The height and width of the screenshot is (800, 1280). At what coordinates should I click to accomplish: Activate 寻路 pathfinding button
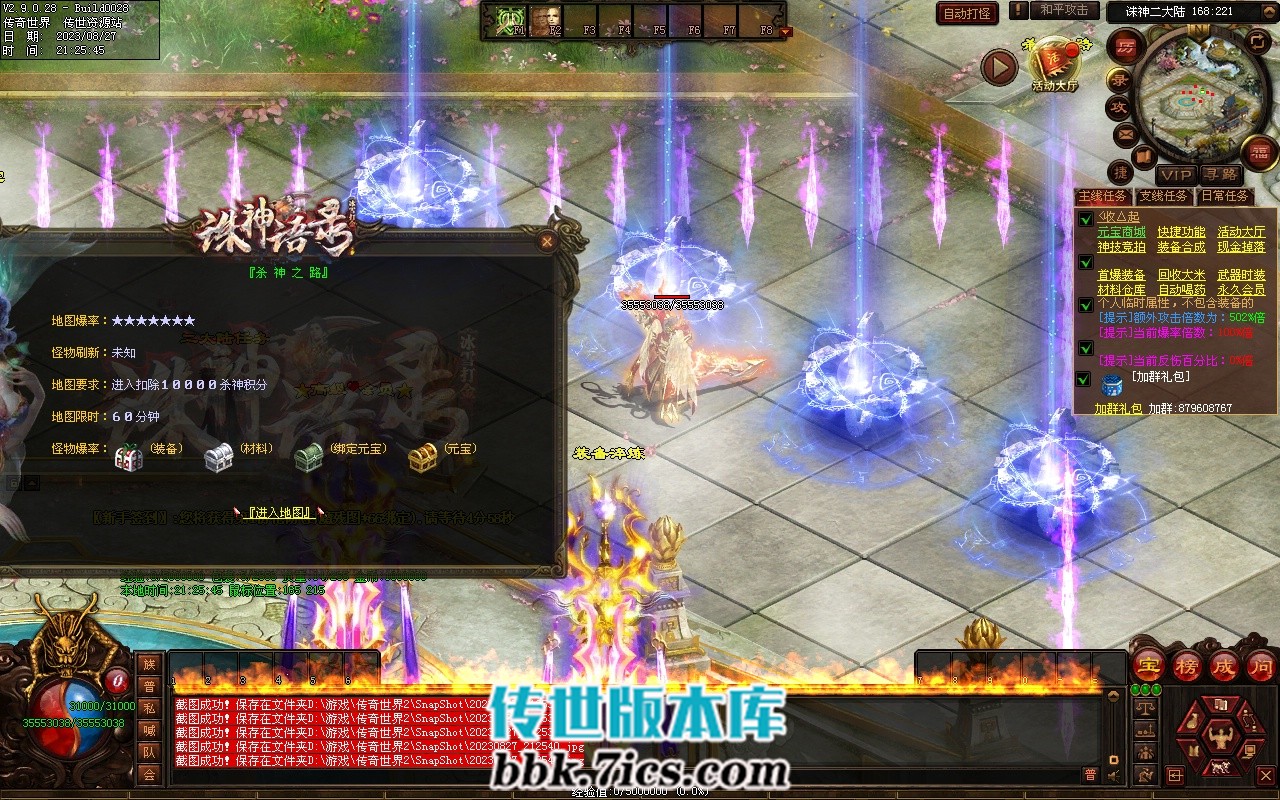point(1220,175)
